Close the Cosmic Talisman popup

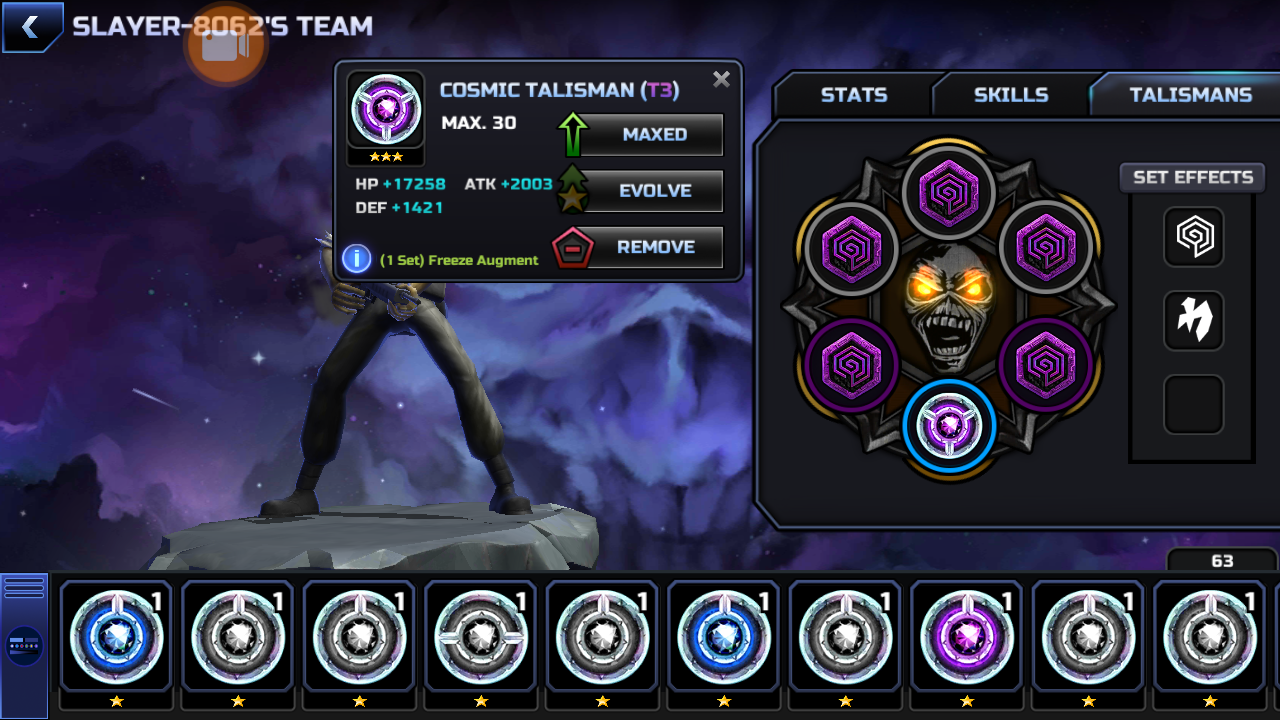pyautogui.click(x=721, y=80)
